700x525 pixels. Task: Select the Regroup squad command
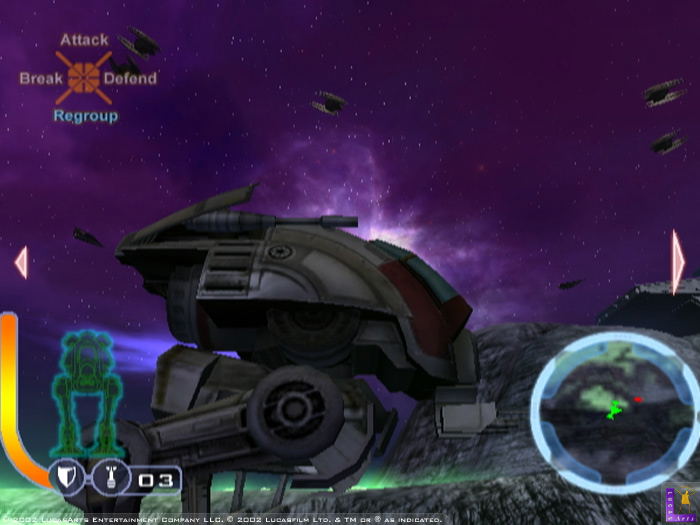click(85, 116)
